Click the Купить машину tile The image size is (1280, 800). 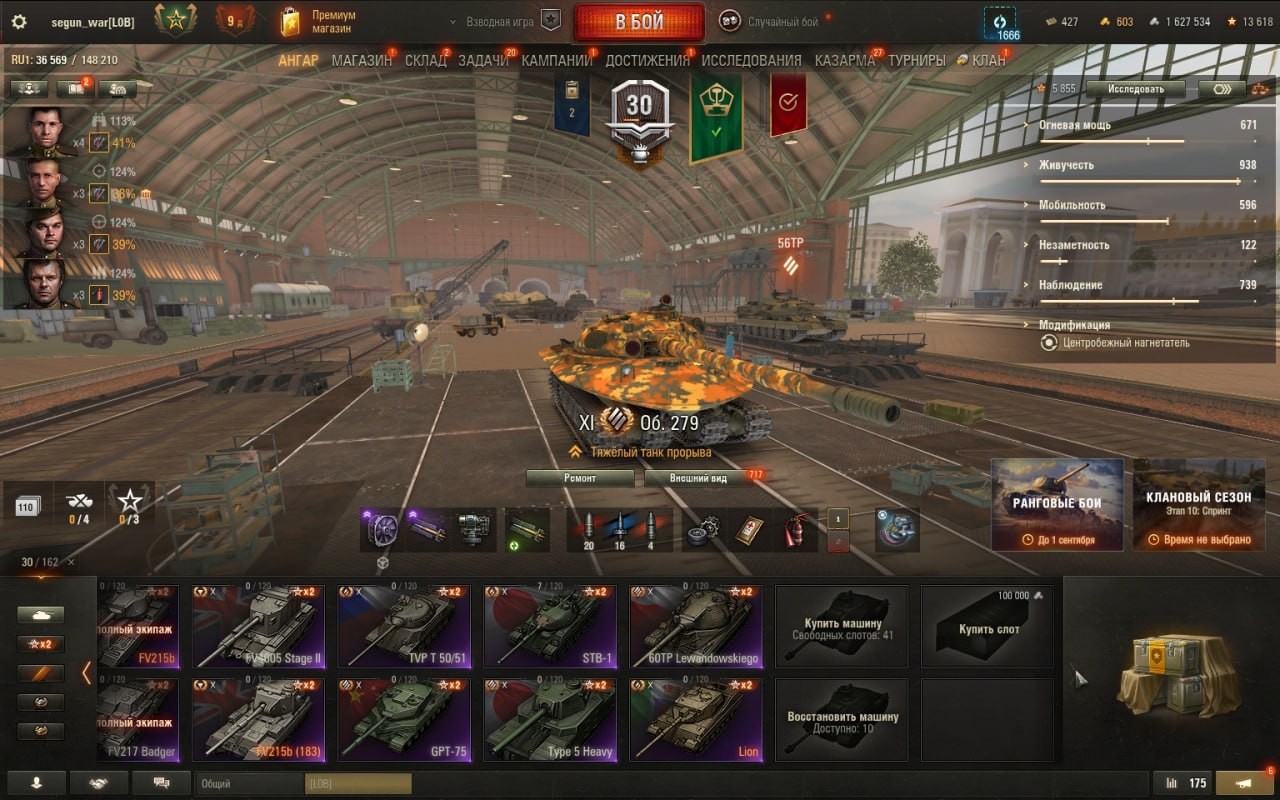pyautogui.click(x=842, y=627)
